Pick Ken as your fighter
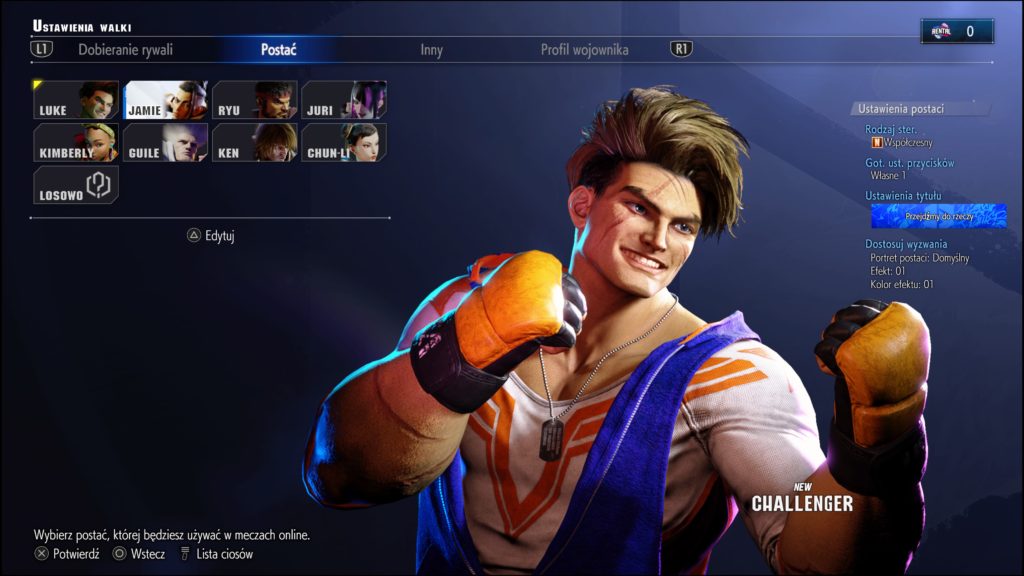The height and width of the screenshot is (576, 1024). 254,143
